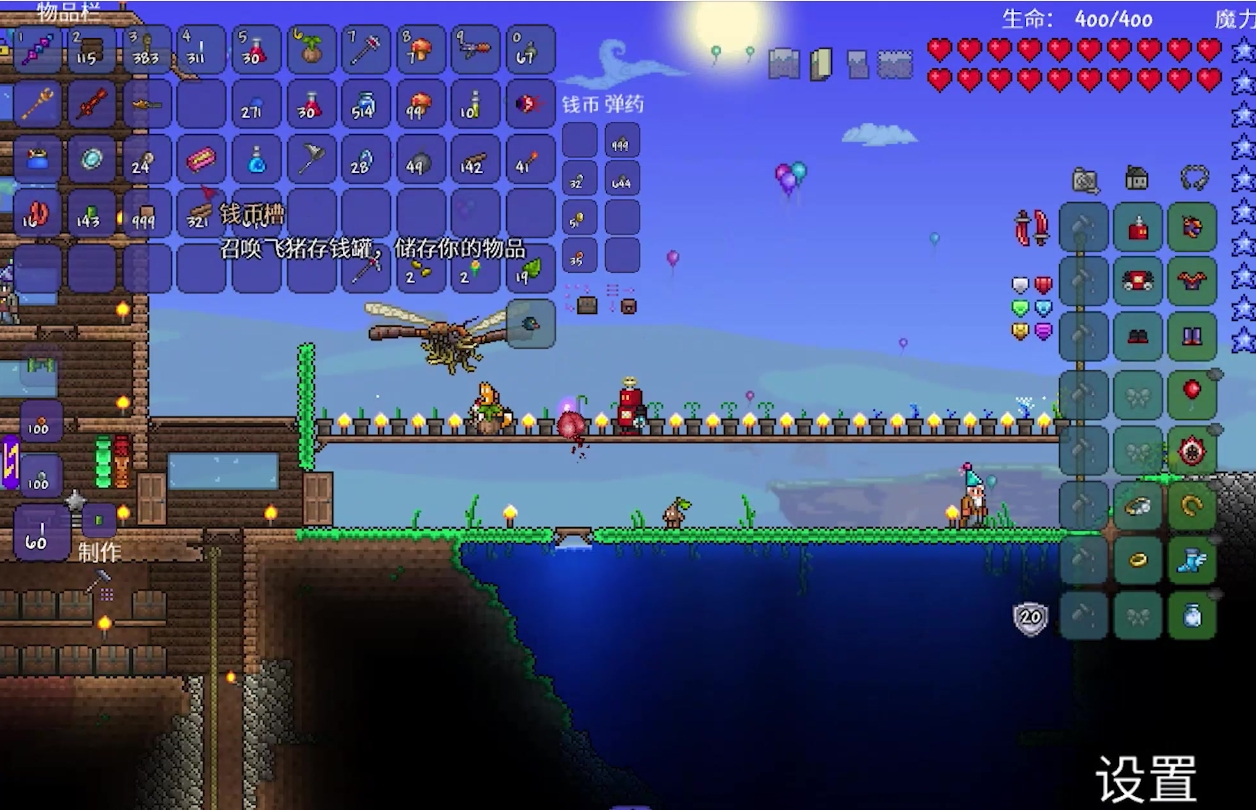Open the camera mode icon
The height and width of the screenshot is (810, 1256).
tap(1085, 180)
